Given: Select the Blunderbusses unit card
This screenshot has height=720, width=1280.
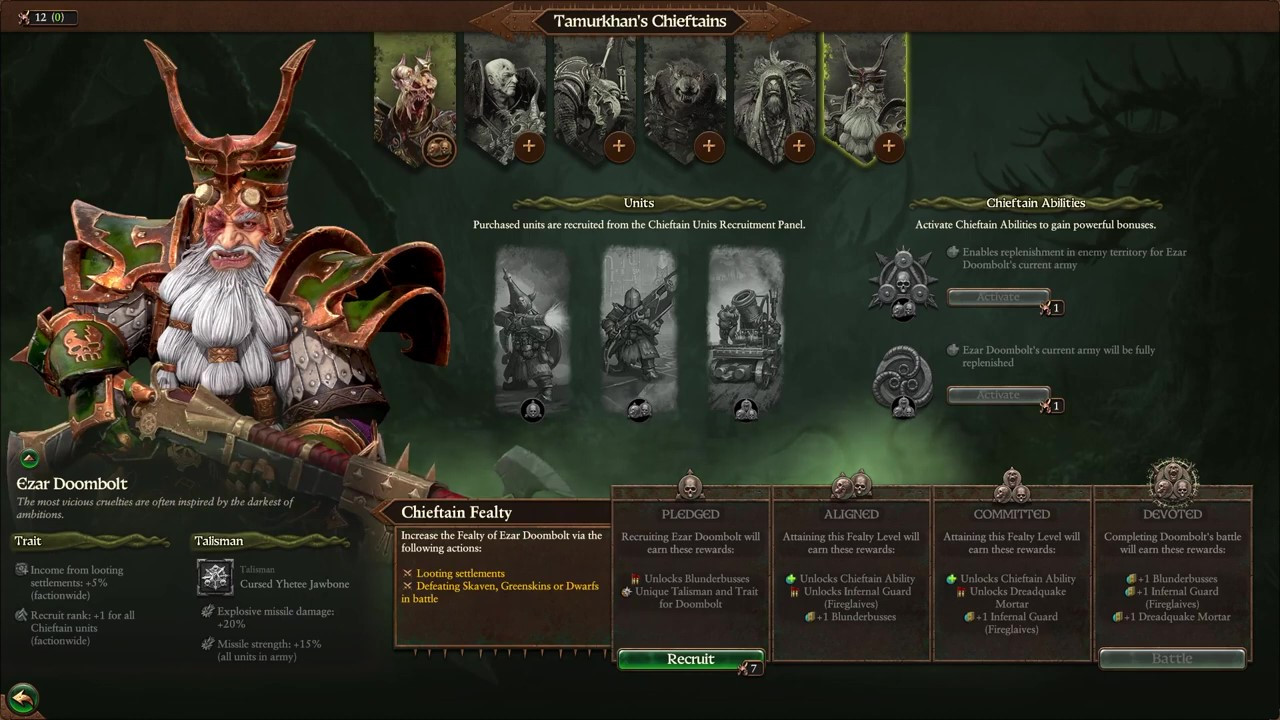Looking at the screenshot, I should pos(532,330).
